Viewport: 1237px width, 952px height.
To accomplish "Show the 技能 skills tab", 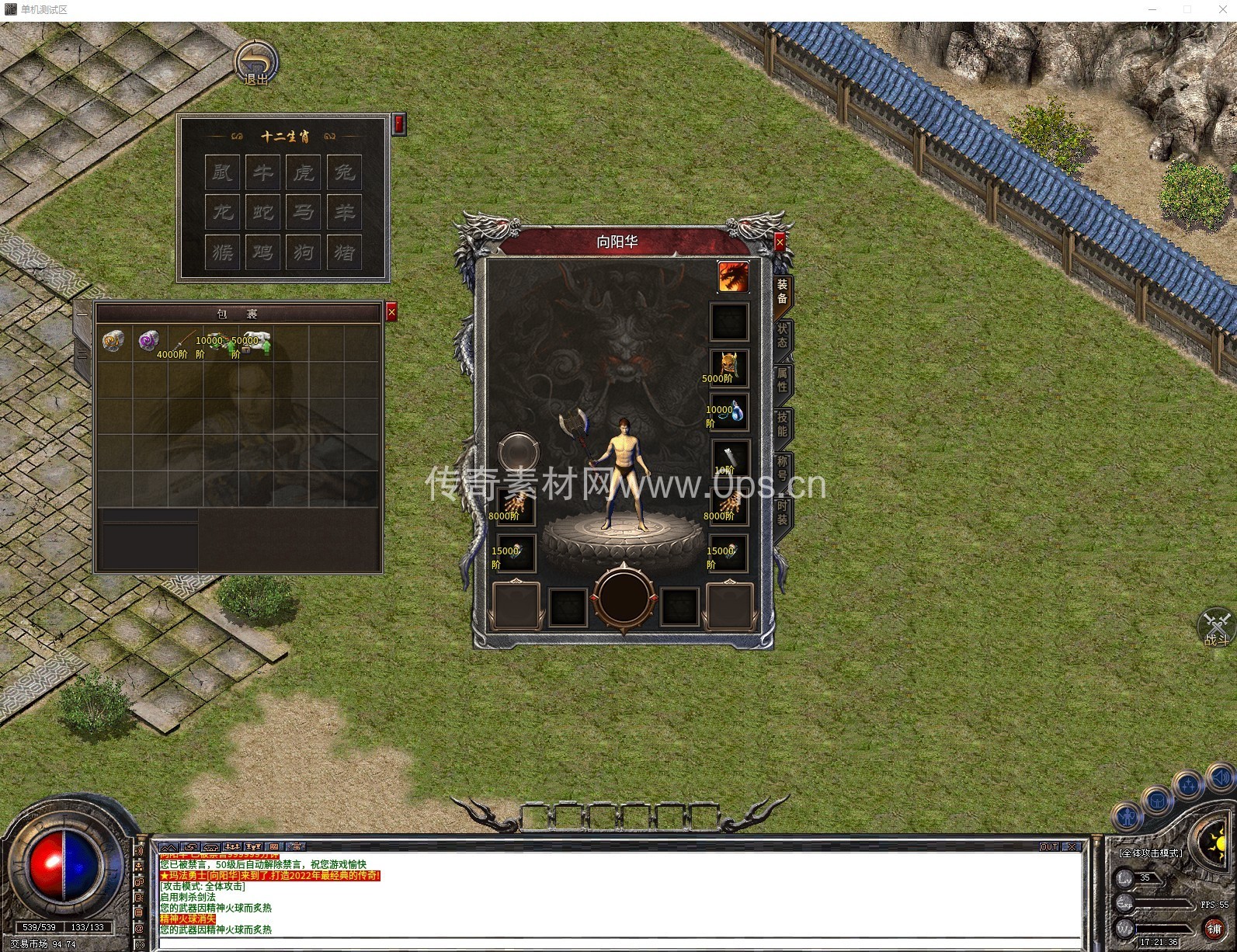I will point(782,424).
